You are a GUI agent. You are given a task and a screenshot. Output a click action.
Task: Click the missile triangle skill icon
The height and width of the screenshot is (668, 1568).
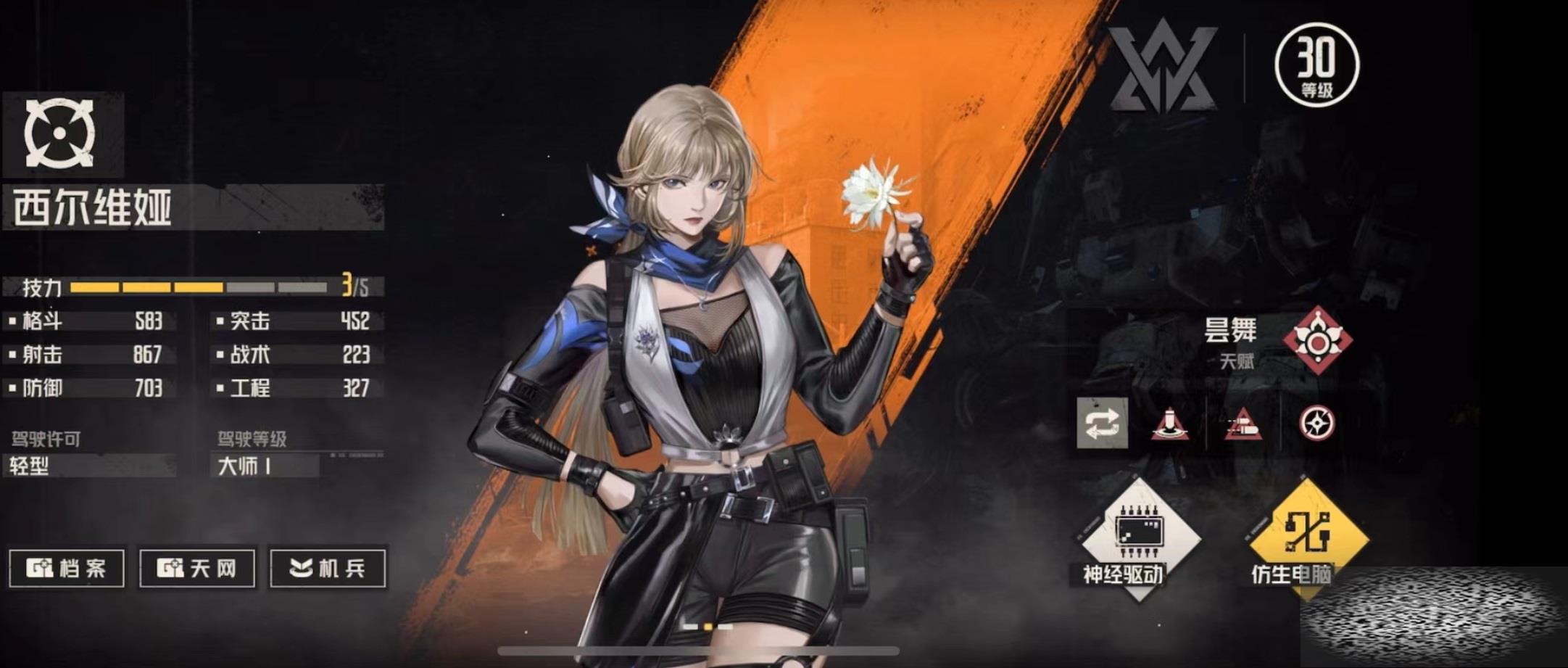pyautogui.click(x=1244, y=424)
